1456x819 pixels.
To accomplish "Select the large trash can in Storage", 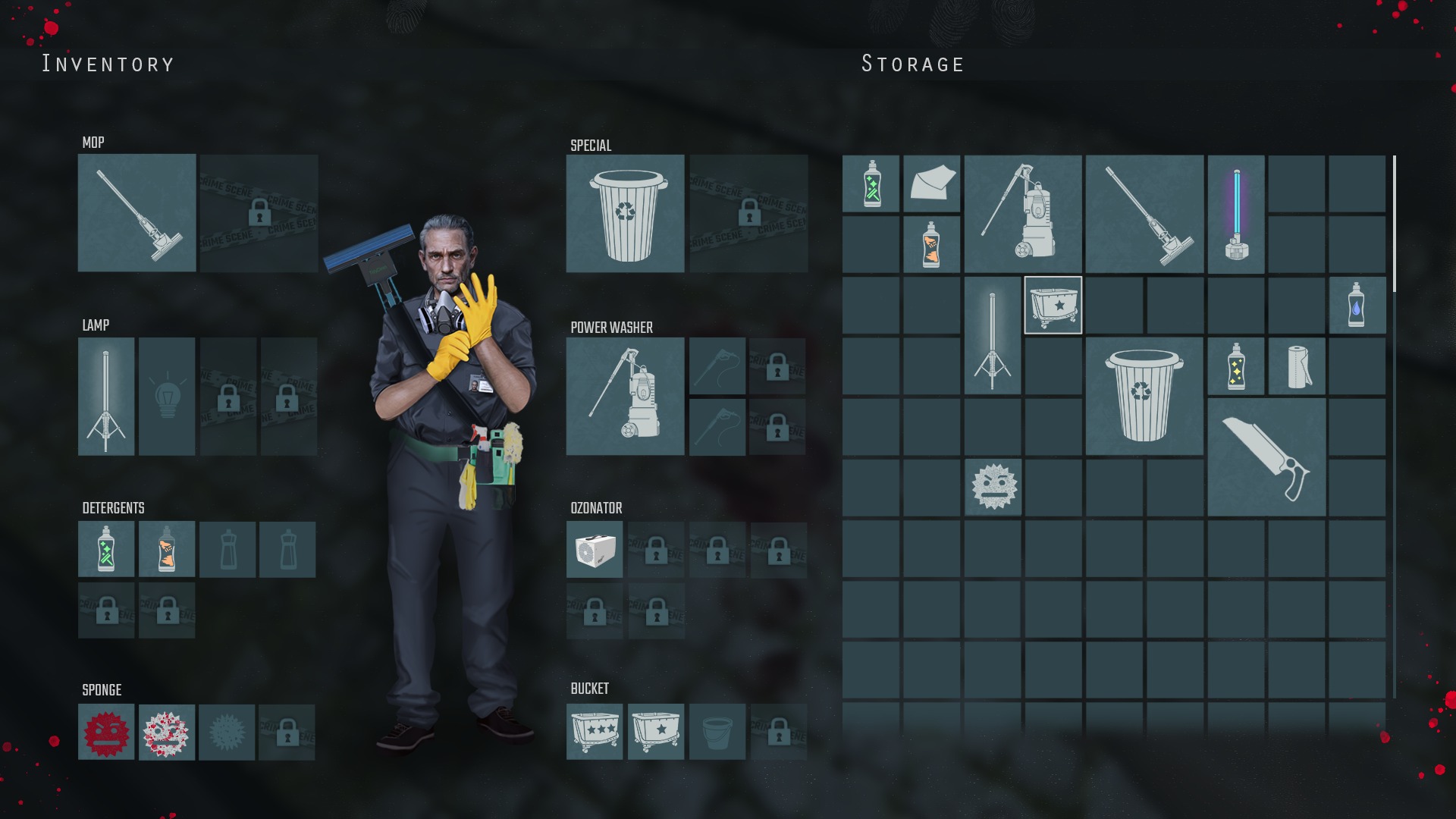I will point(1144,396).
